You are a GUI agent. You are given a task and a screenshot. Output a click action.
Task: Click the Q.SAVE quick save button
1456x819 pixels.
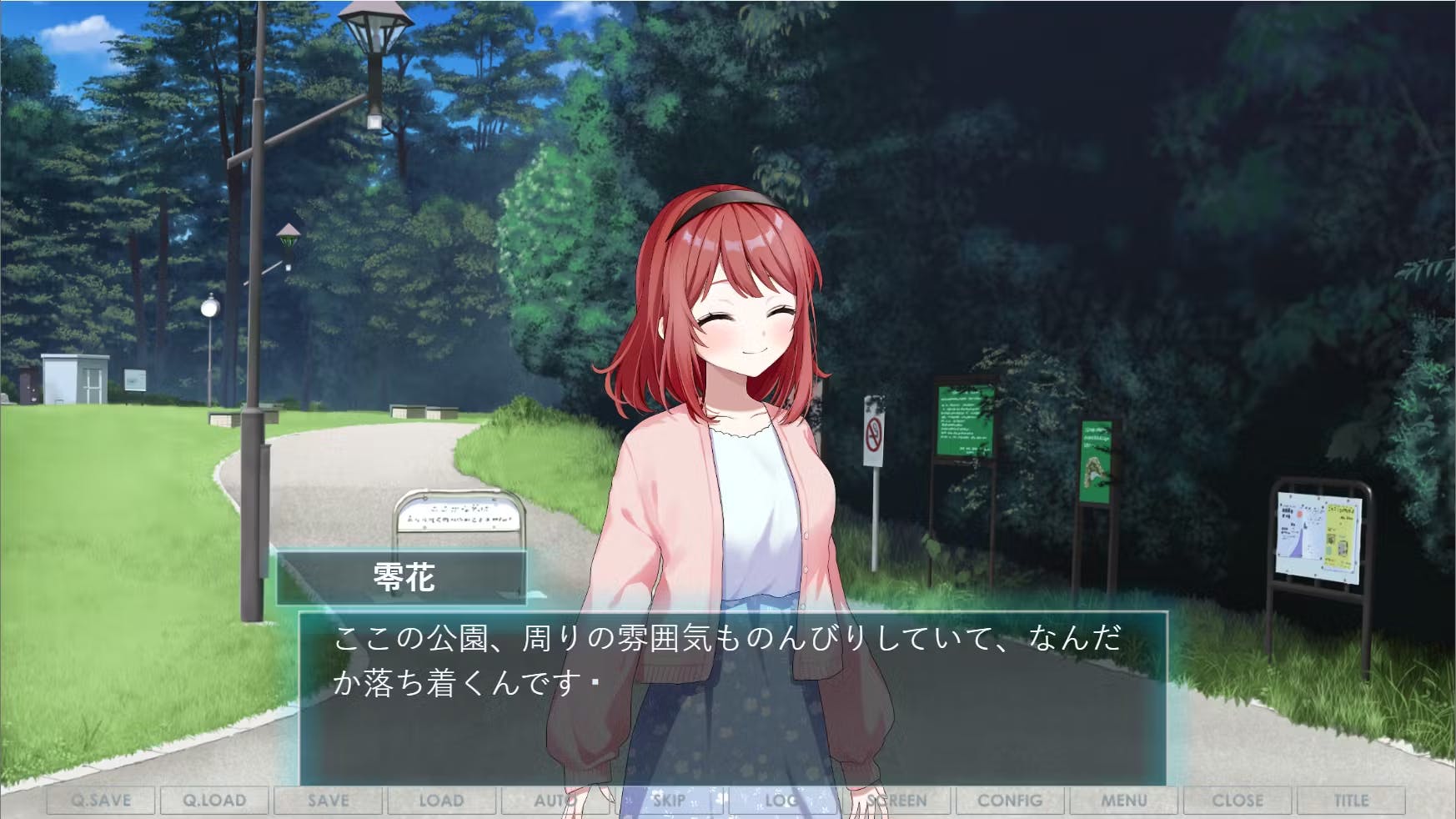tap(101, 801)
